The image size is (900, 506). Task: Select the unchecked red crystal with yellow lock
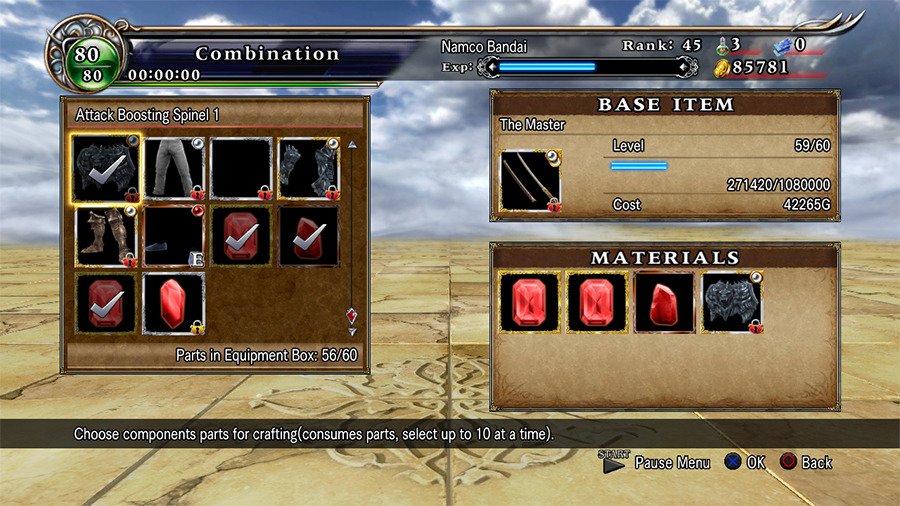point(174,303)
